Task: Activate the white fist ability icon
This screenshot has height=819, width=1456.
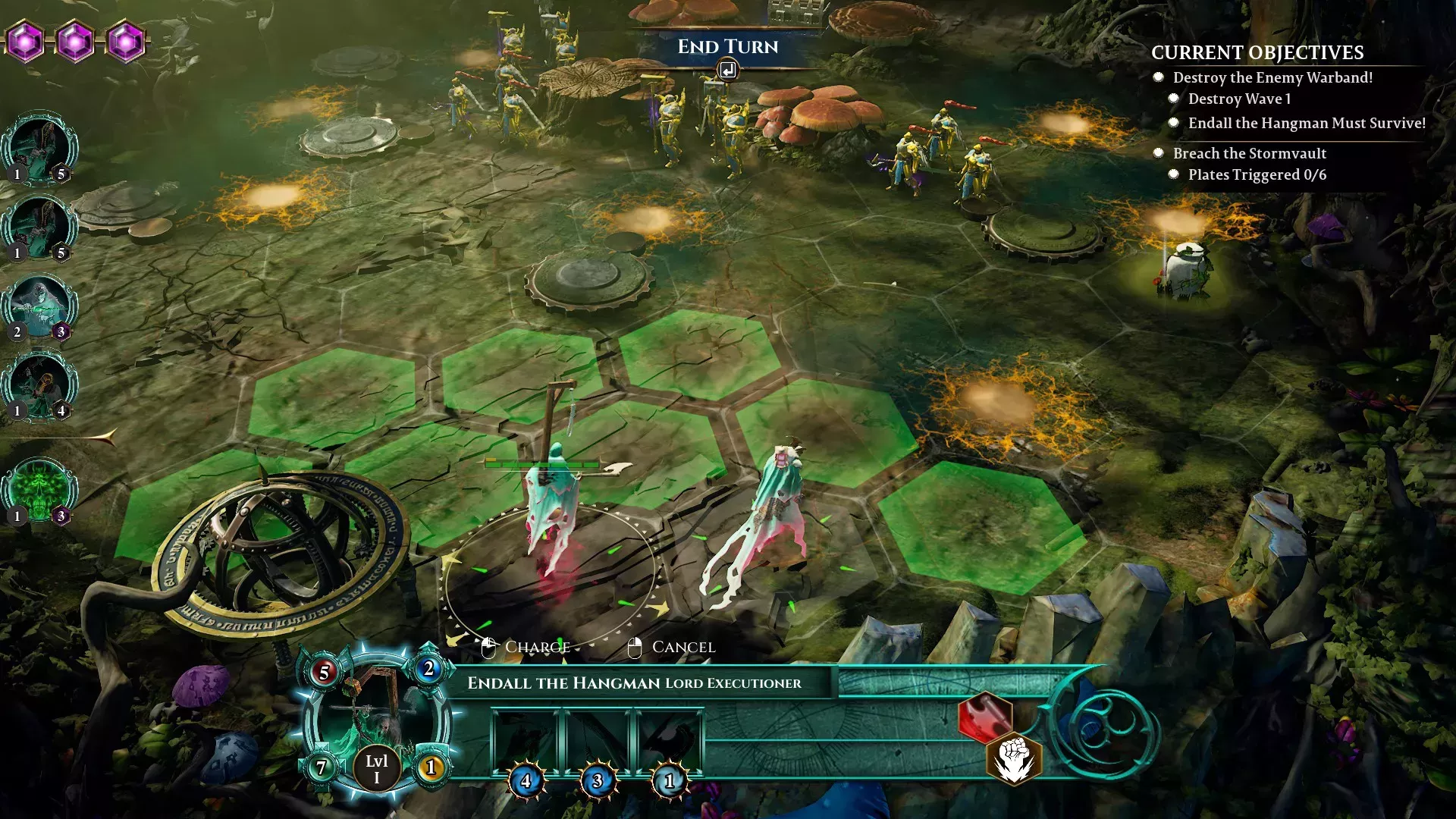Action: pyautogui.click(x=1014, y=758)
